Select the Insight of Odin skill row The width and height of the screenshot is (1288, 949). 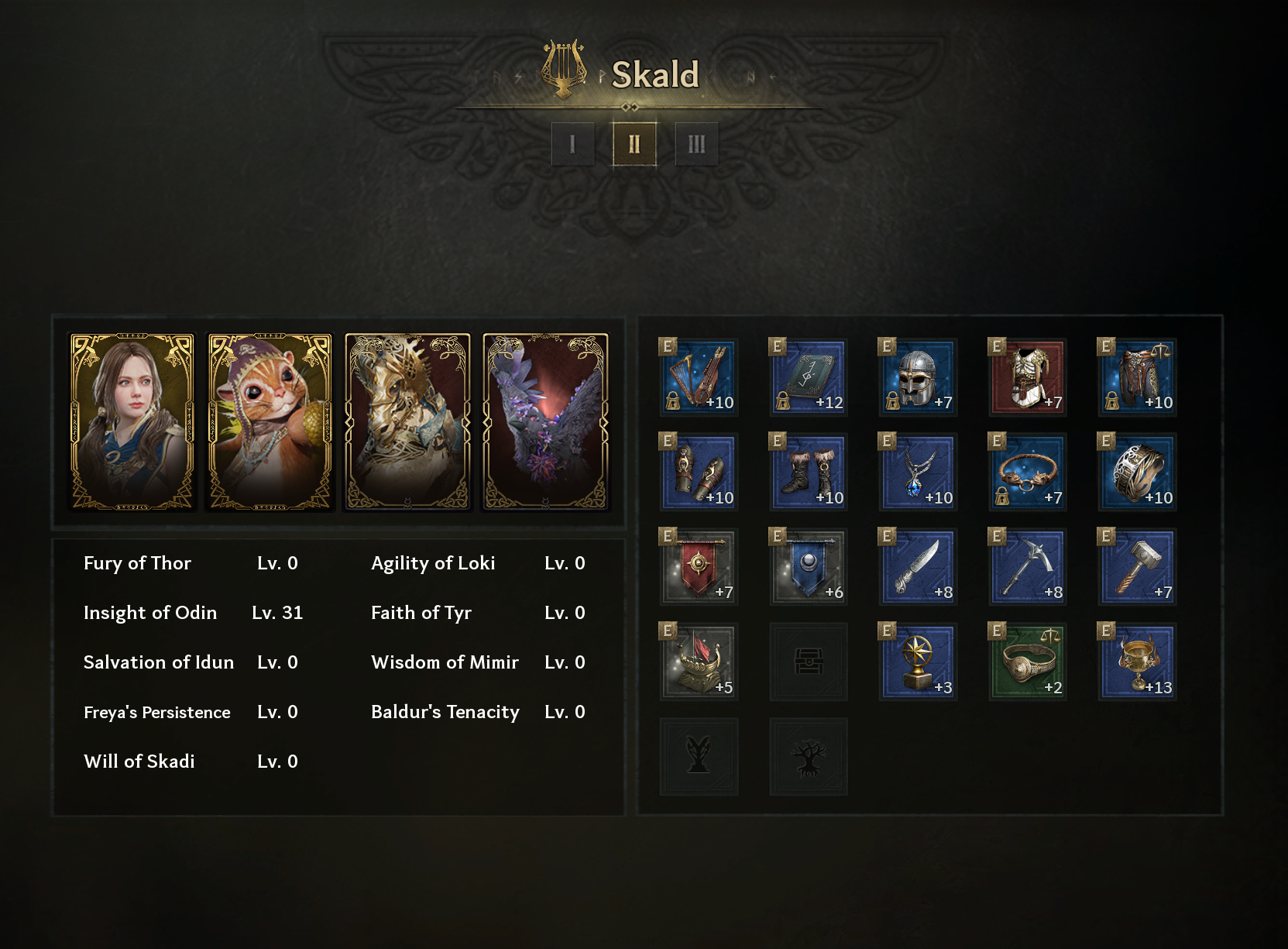[x=193, y=613]
